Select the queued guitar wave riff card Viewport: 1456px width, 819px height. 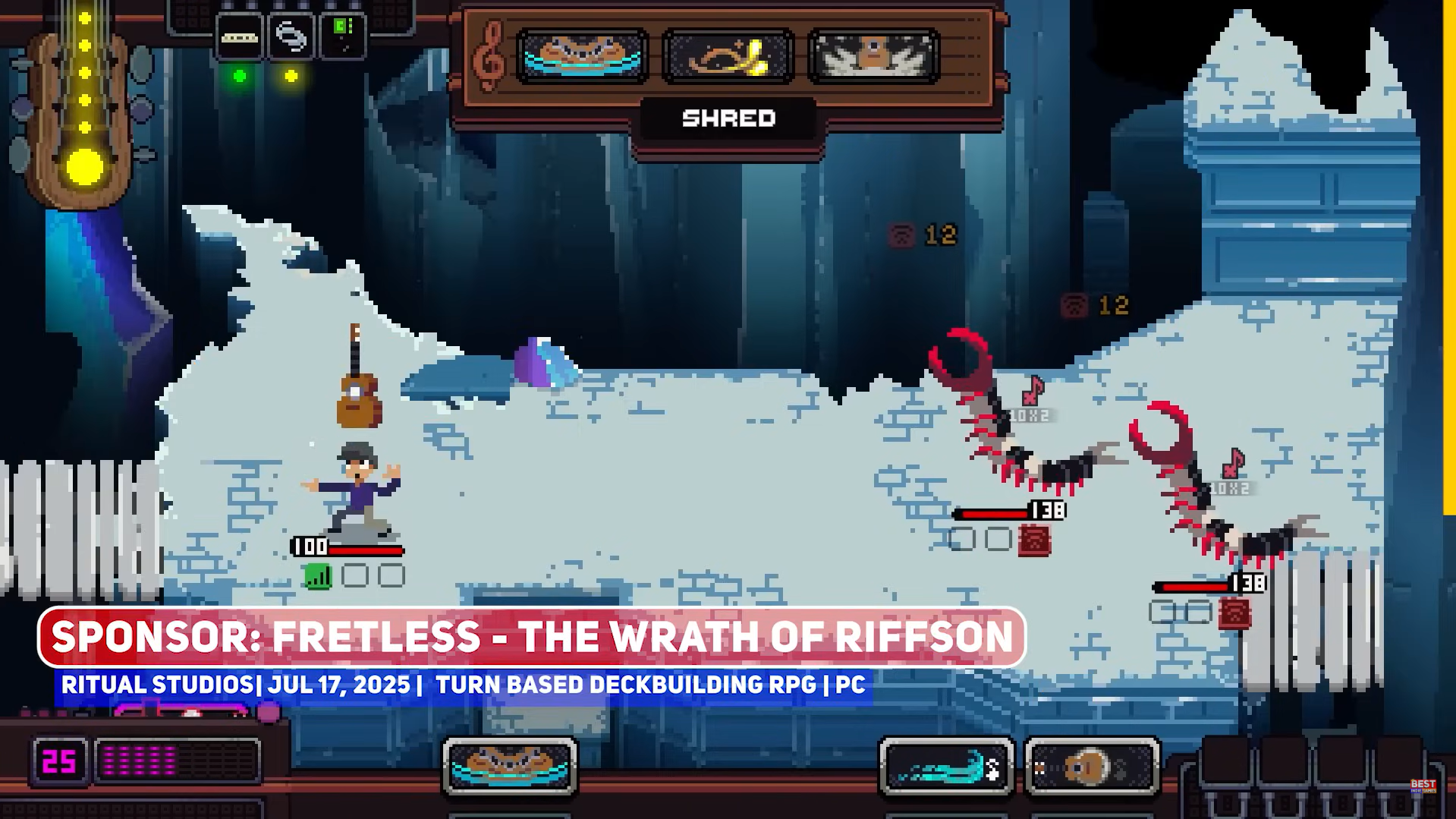[x=582, y=56]
